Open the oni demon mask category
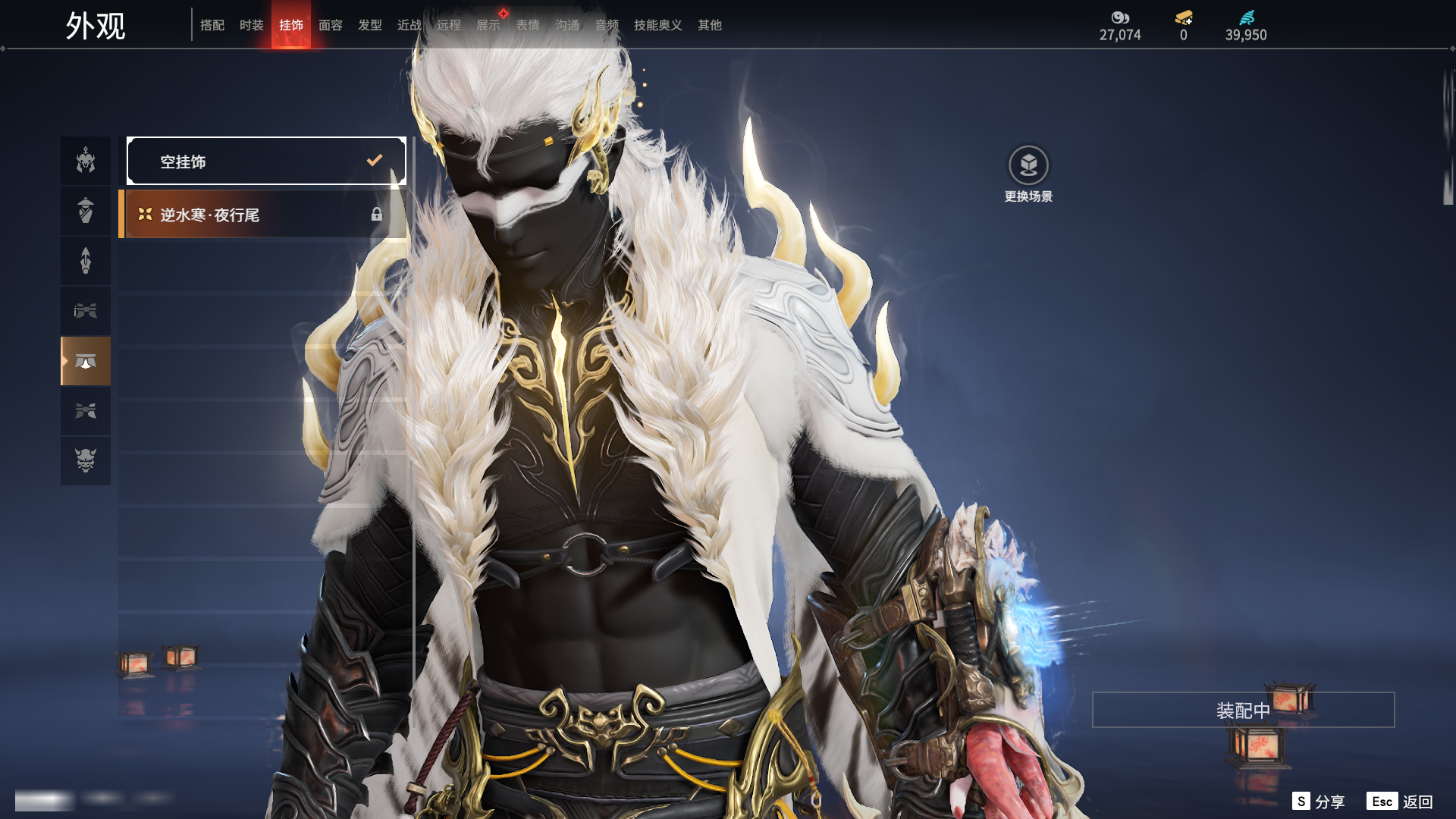Viewport: 1456px width, 819px height. (x=86, y=460)
